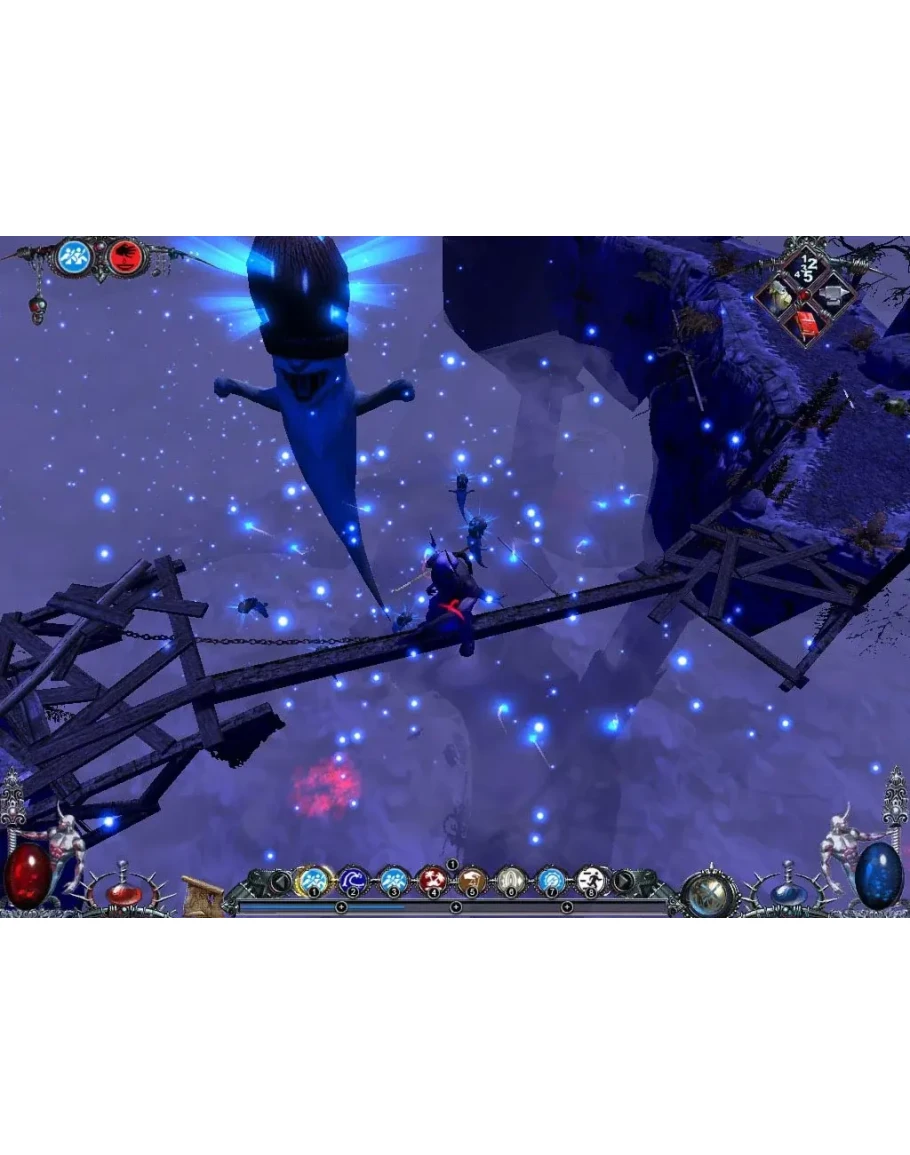Select the skill in hotbar slot 3
910x1155 pixels.
tap(393, 880)
